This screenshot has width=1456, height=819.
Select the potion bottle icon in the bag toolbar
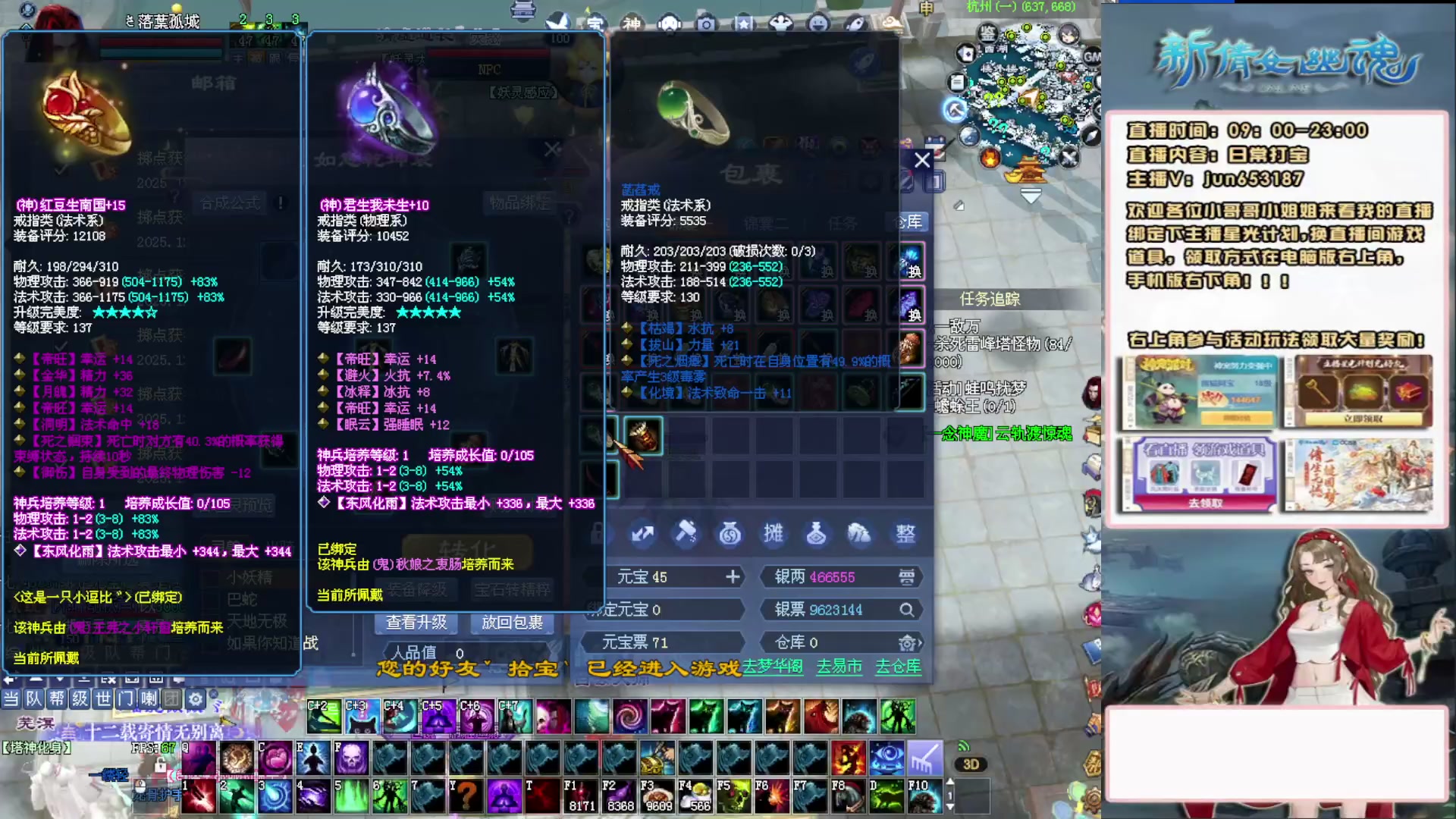[817, 533]
